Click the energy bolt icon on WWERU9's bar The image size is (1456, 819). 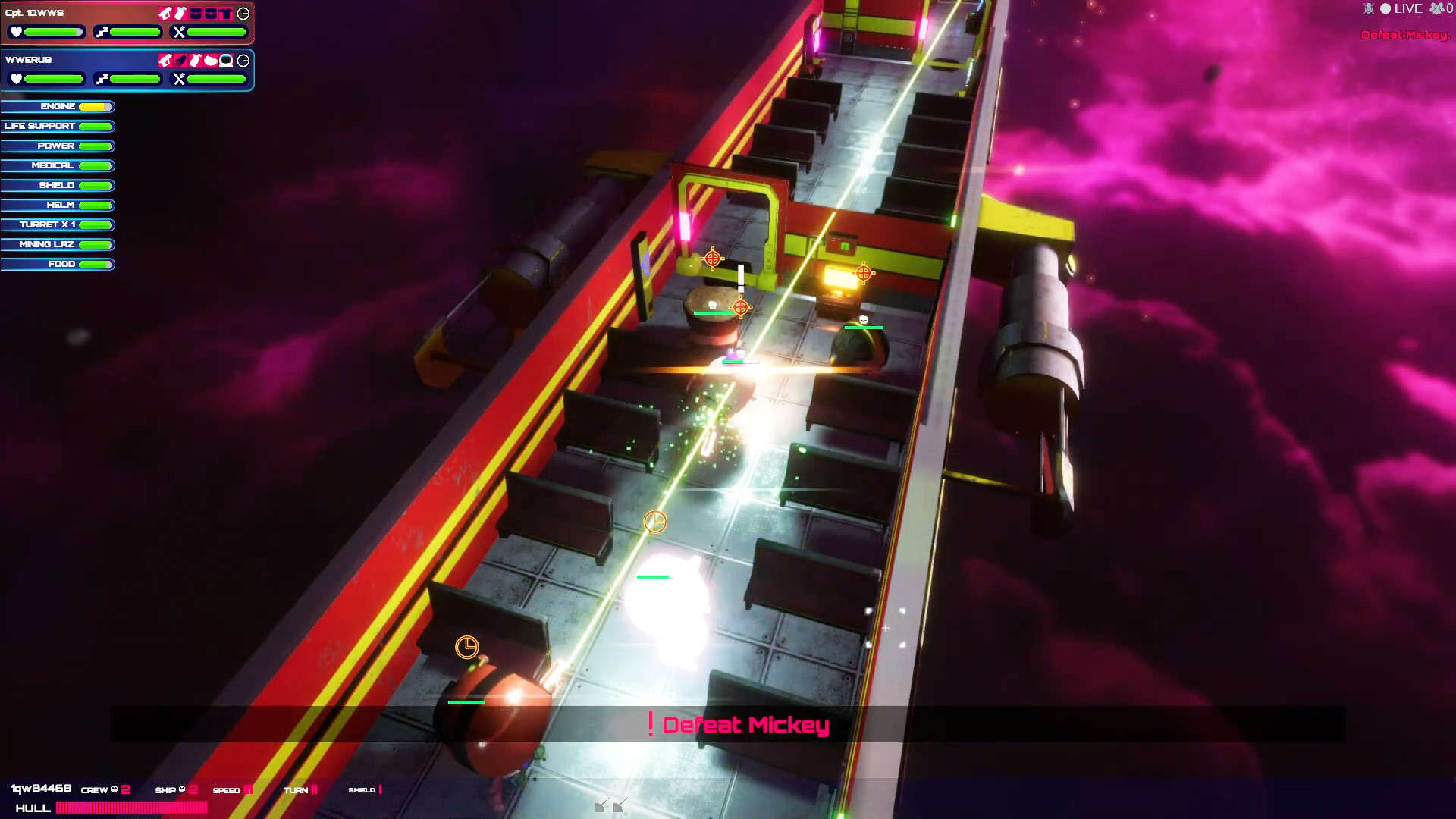tap(102, 78)
